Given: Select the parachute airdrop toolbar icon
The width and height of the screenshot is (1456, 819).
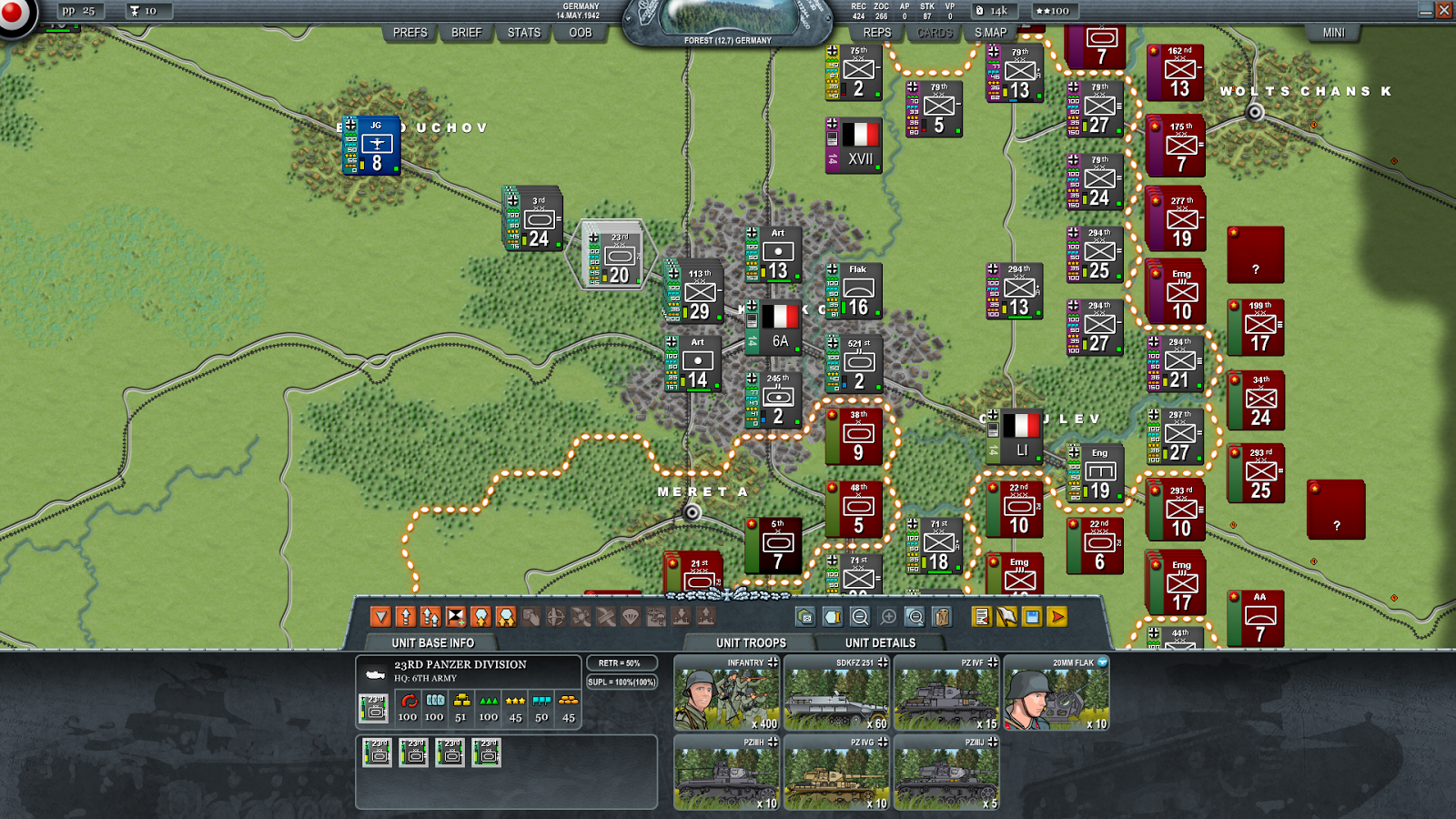Looking at the screenshot, I should coord(629,617).
